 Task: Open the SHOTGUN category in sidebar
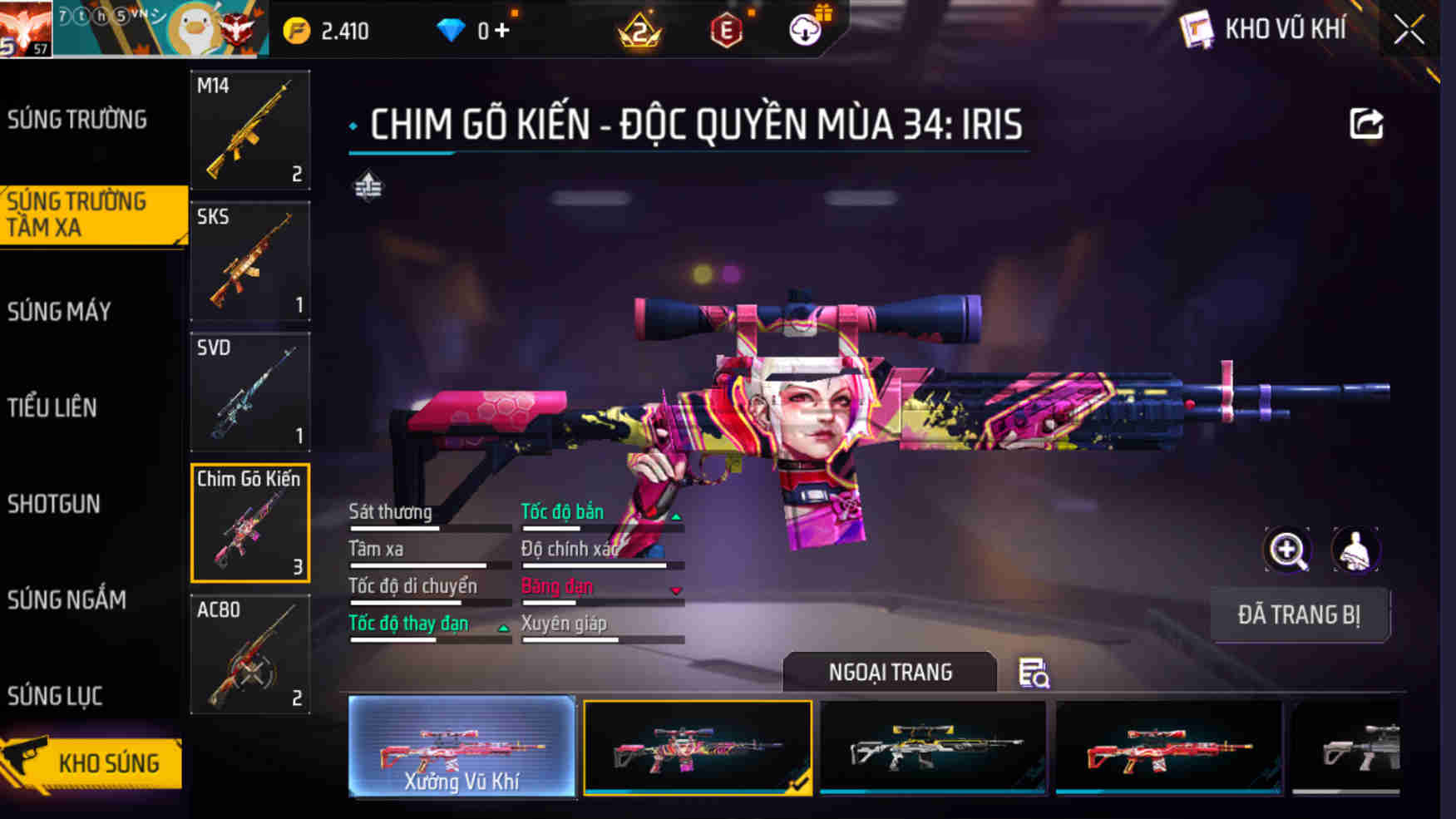pyautogui.click(x=53, y=505)
